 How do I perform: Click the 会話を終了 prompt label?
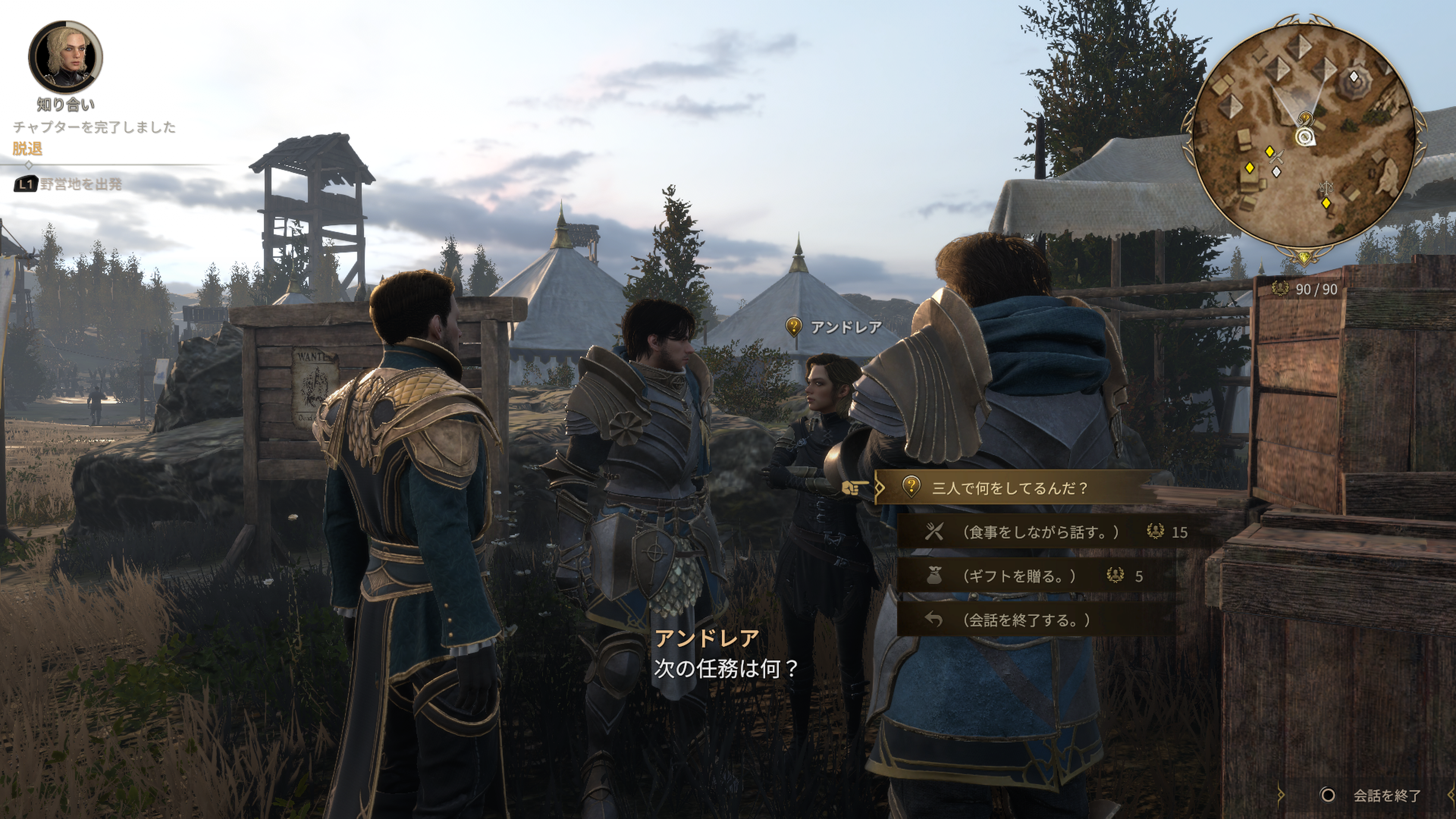pyautogui.click(x=1386, y=795)
